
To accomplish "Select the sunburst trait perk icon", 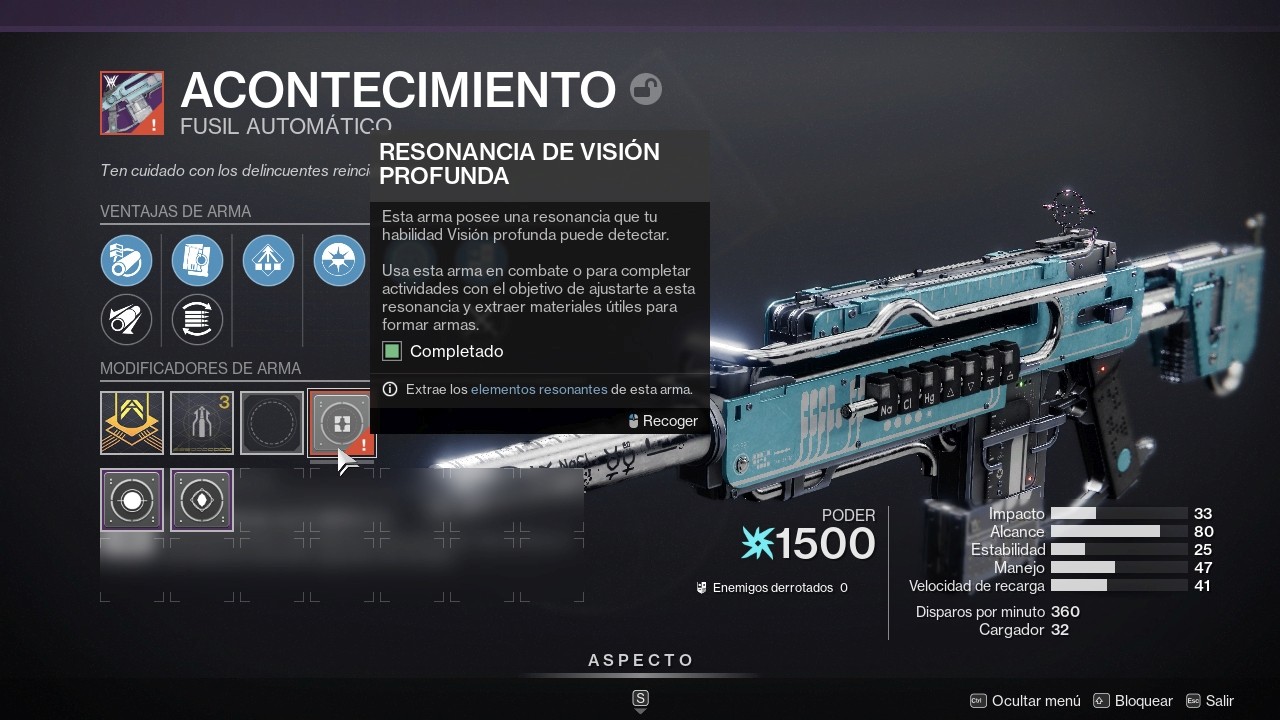I will click(x=339, y=260).
